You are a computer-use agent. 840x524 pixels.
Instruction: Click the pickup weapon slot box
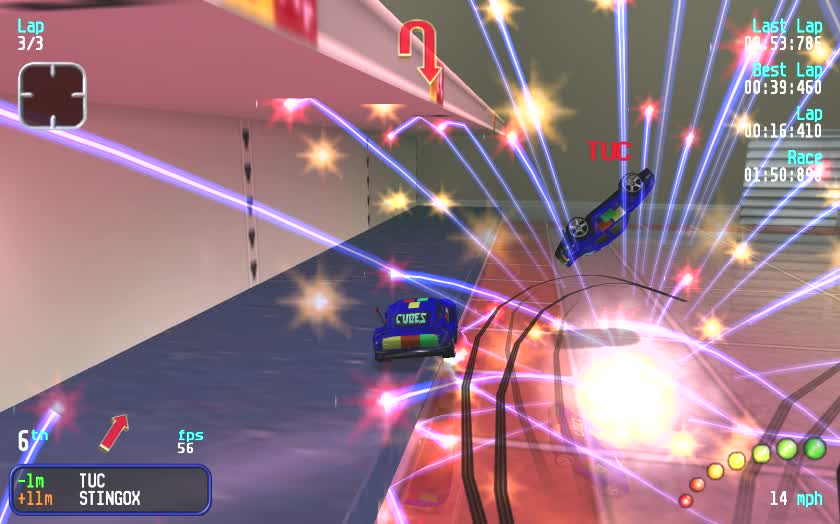(x=52, y=95)
